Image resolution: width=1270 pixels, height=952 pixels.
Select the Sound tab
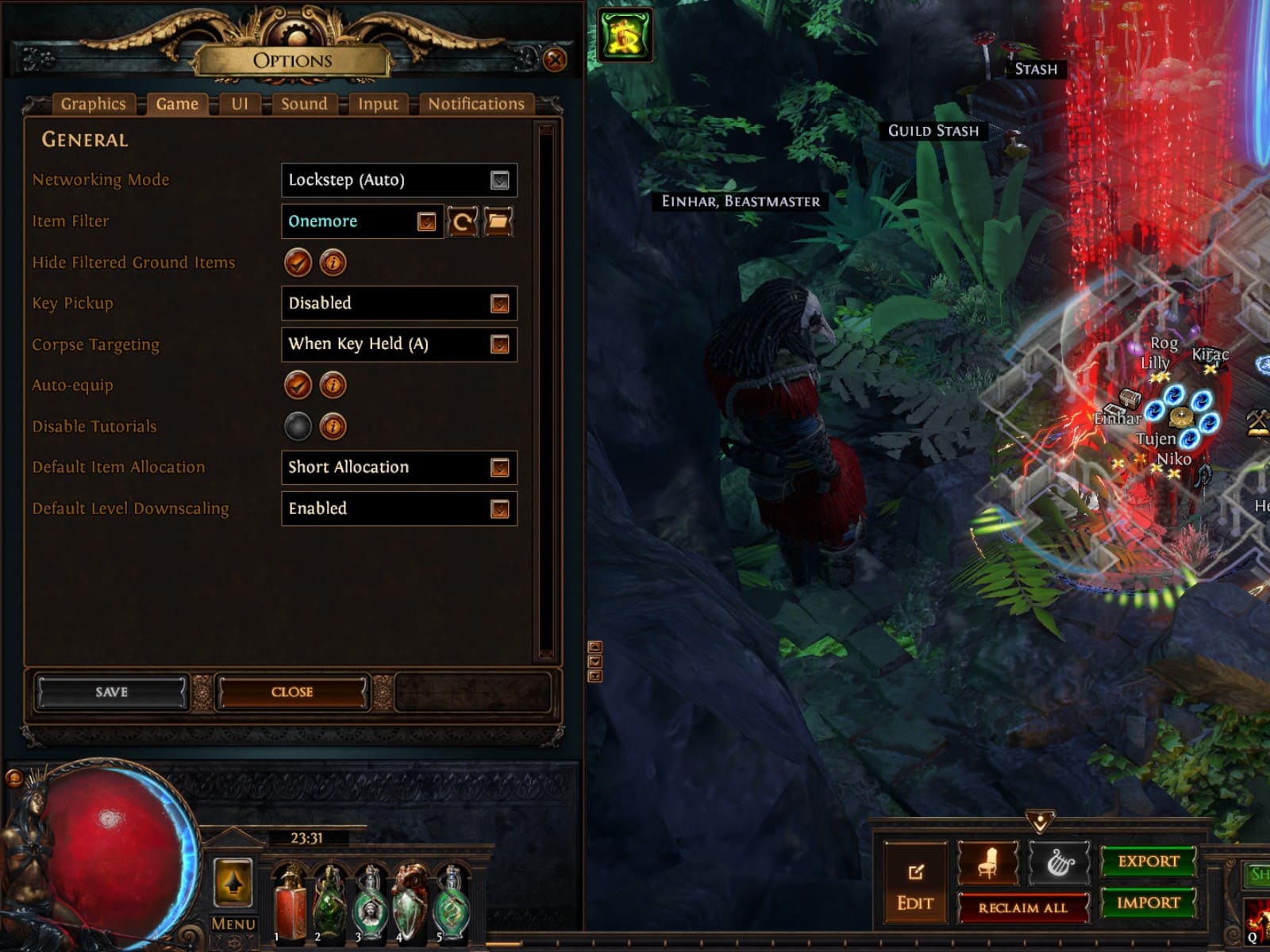coord(304,104)
